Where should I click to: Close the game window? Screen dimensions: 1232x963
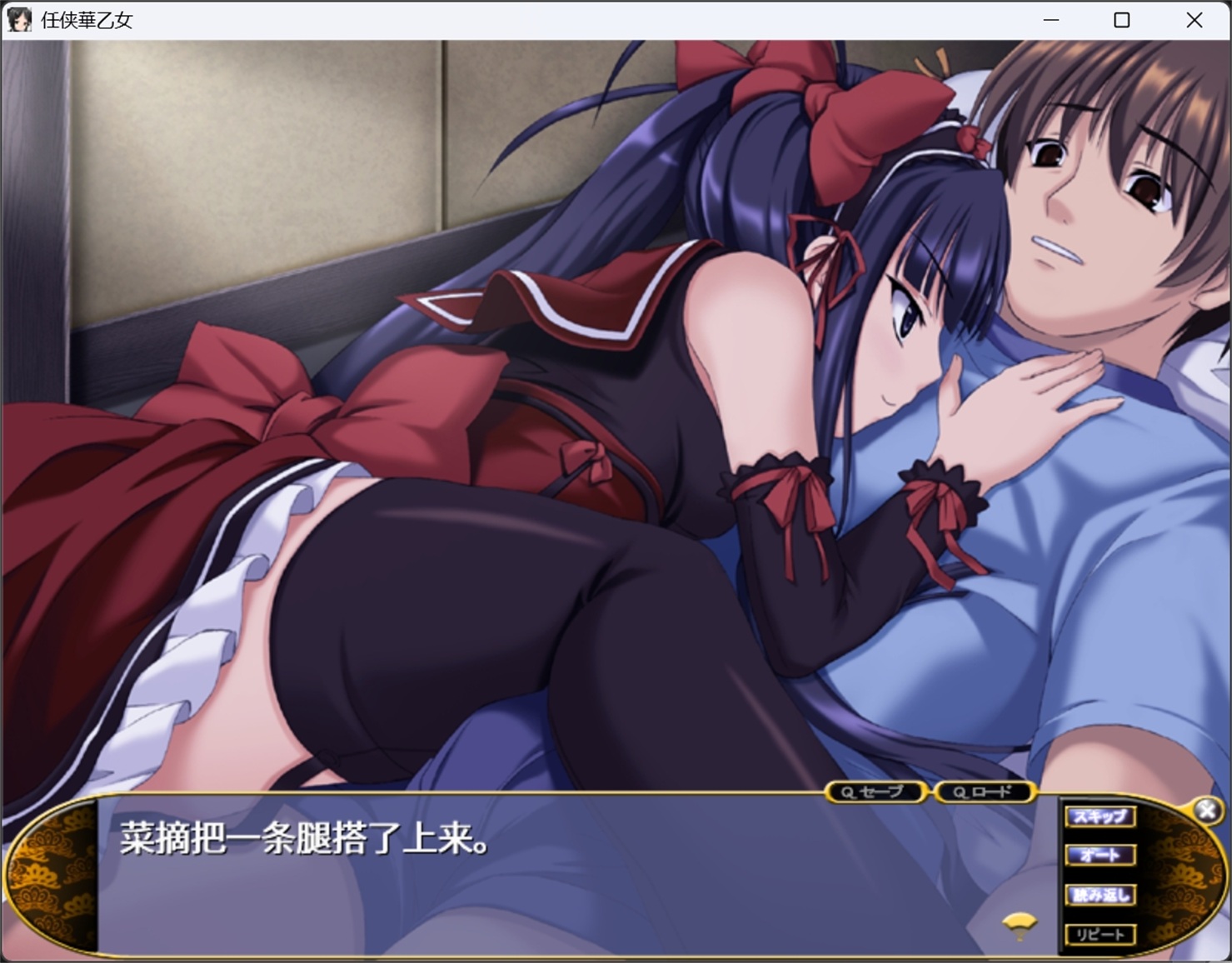point(1194,20)
